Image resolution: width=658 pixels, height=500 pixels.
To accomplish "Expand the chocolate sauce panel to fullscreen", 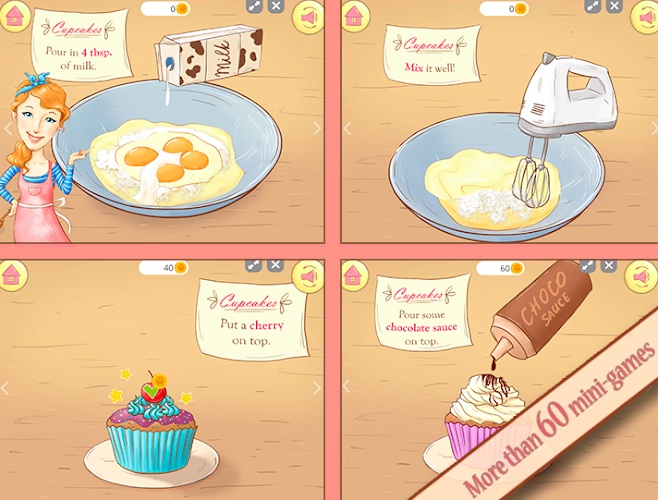I will (x=590, y=266).
